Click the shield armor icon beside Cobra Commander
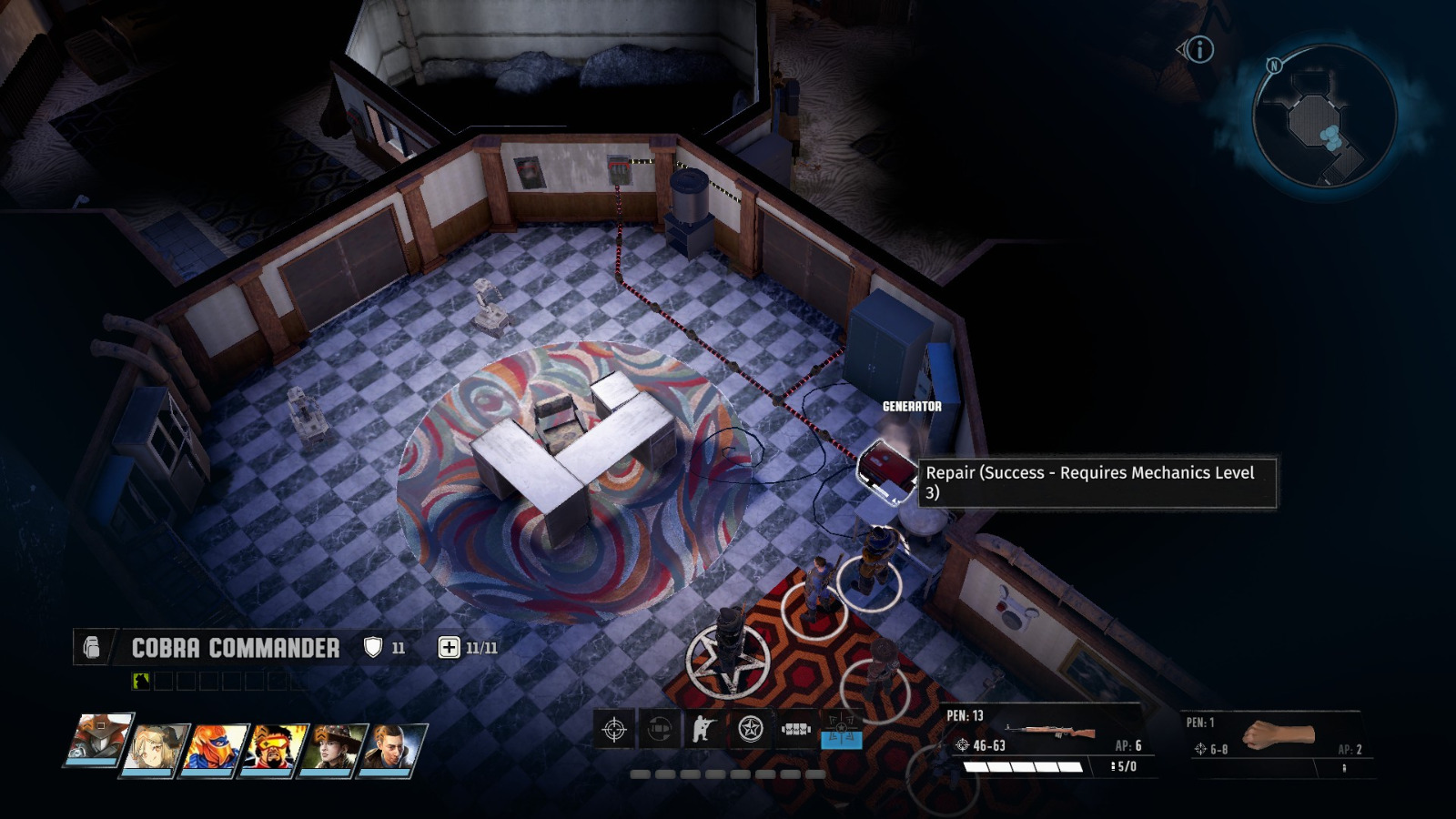 click(374, 647)
